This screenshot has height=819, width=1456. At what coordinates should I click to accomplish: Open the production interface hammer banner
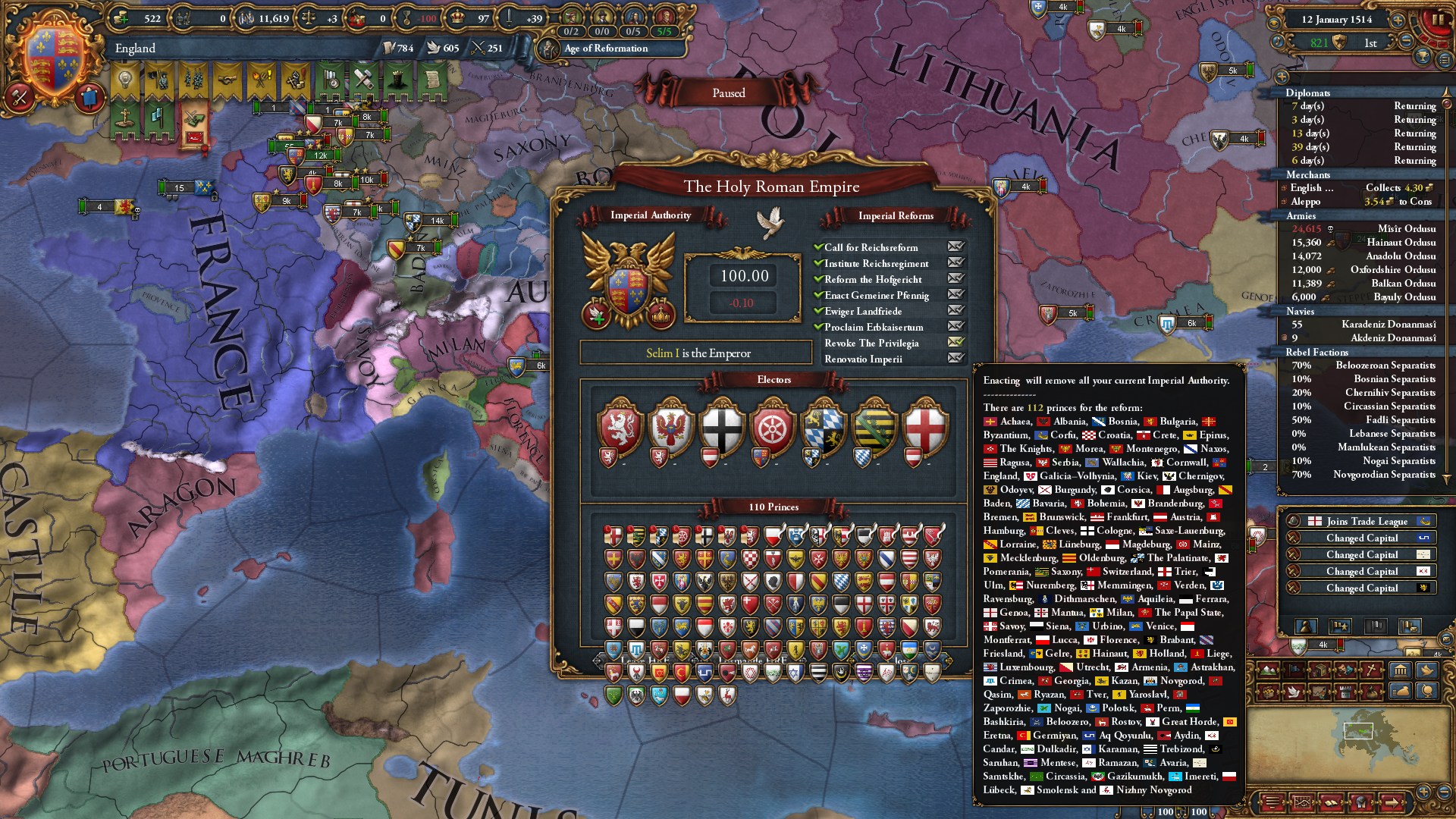(x=362, y=80)
